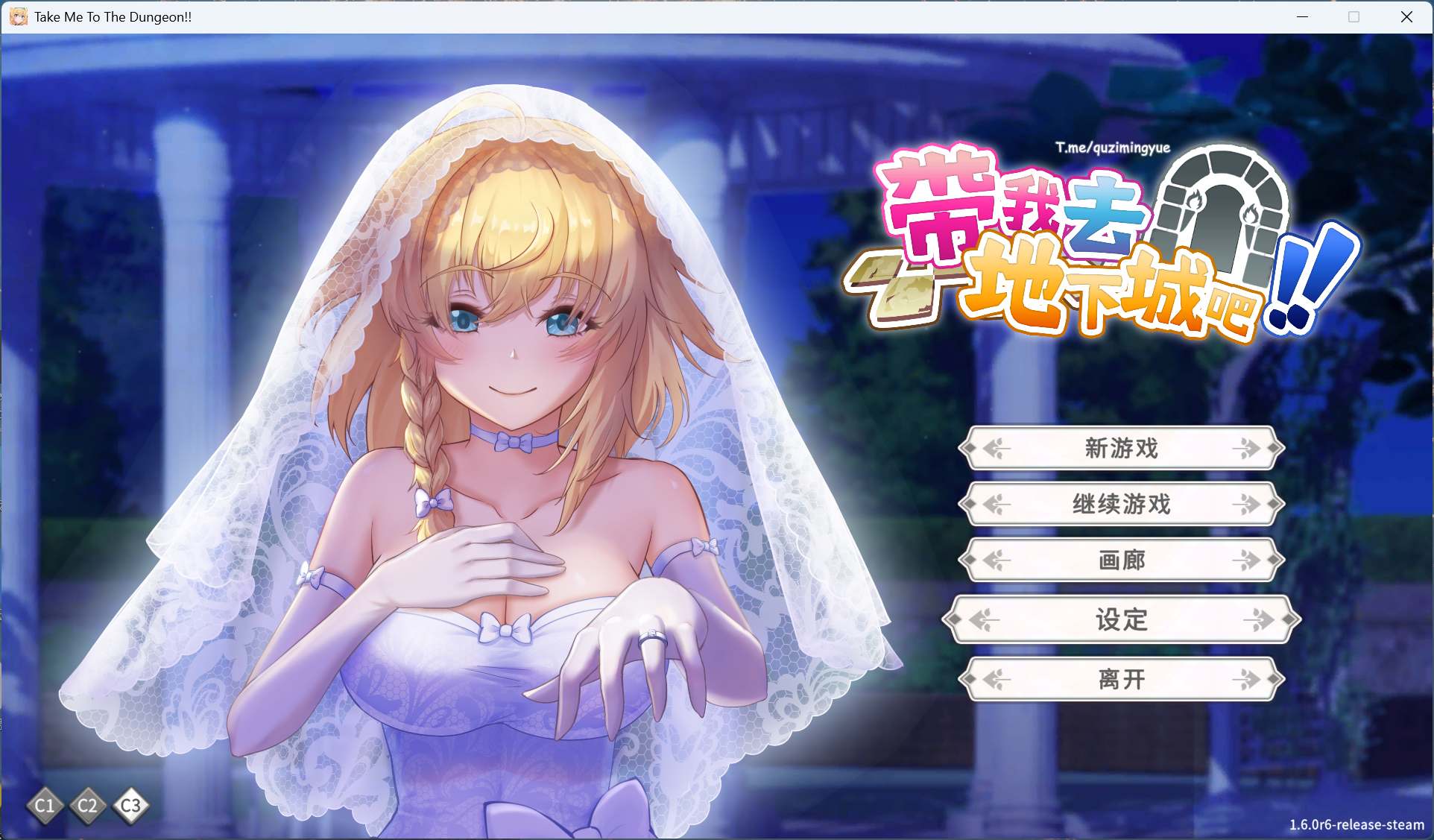
Task: Click the T.me/quzimingyue link text
Action: (x=1114, y=148)
